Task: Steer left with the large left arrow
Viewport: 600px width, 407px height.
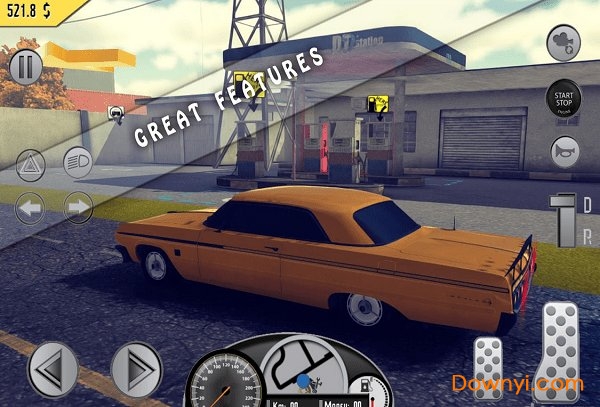Action: (52, 367)
